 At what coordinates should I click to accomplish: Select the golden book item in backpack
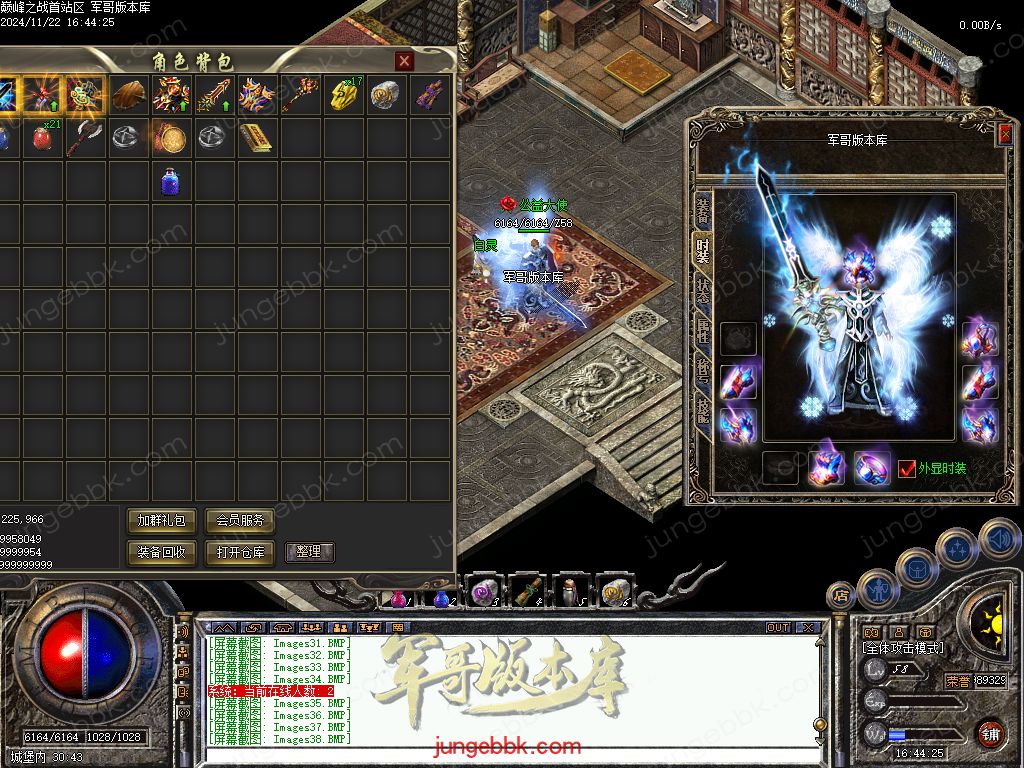[254, 138]
